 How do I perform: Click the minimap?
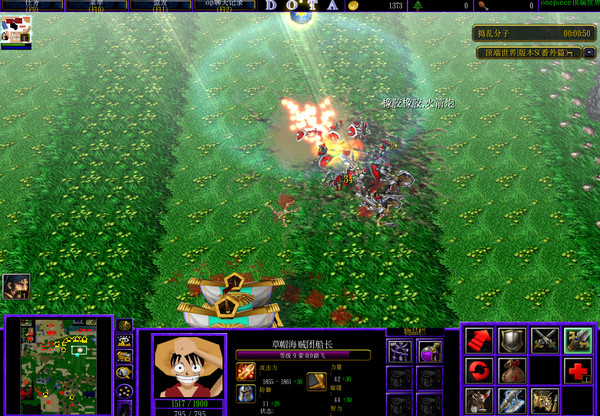(x=62, y=365)
